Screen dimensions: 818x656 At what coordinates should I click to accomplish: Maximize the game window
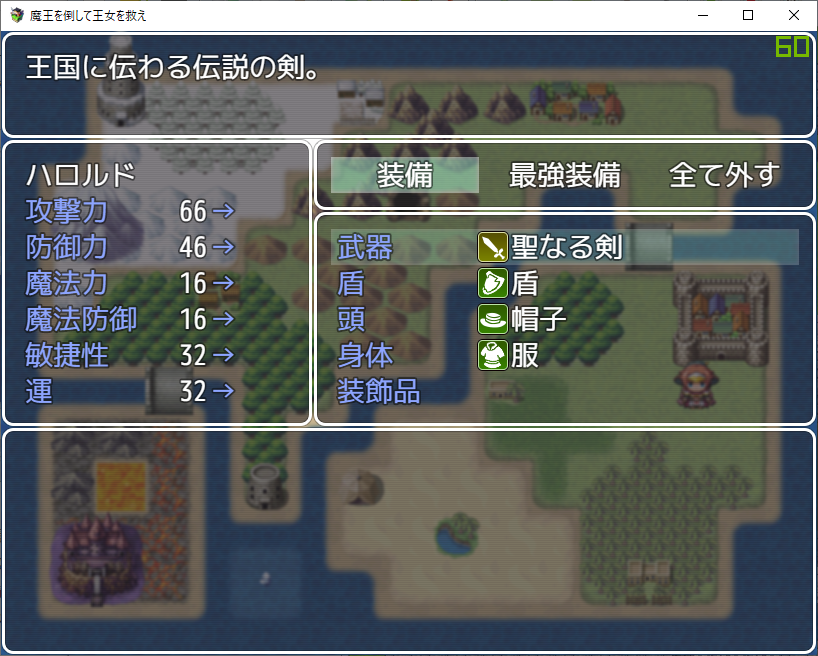click(748, 15)
